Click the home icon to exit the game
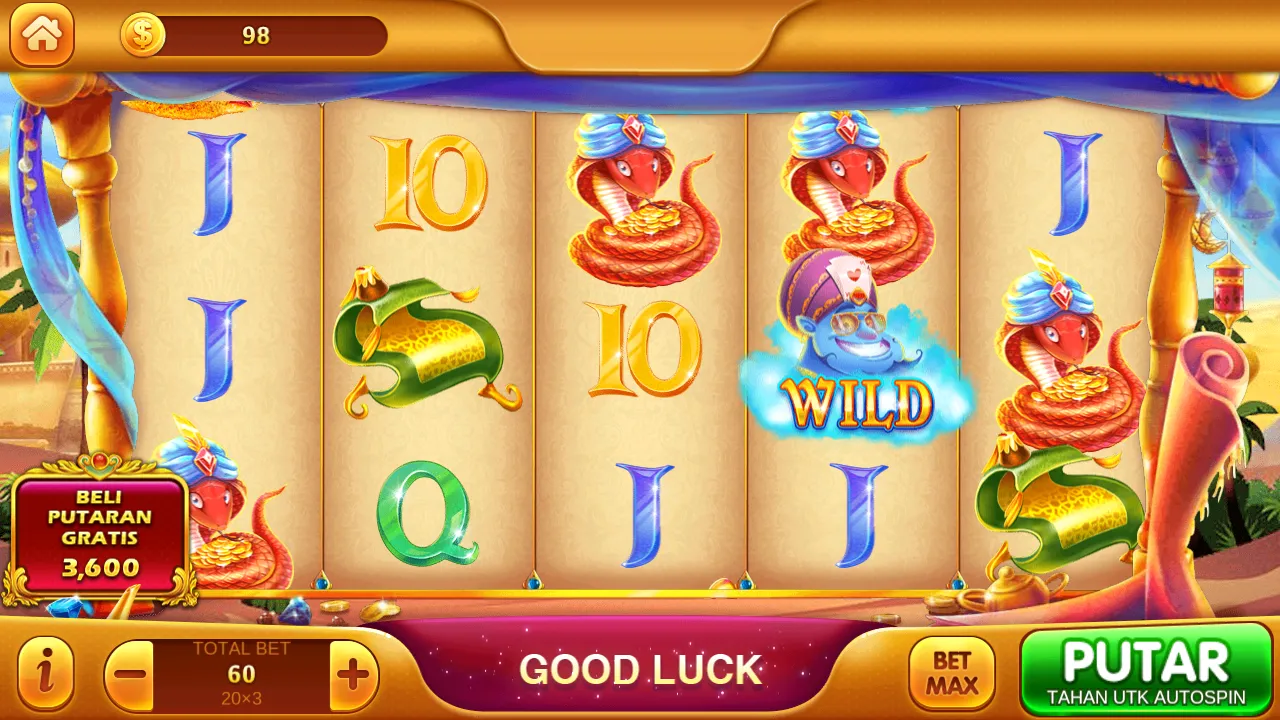Image resolution: width=1280 pixels, height=720 pixels. [41, 37]
